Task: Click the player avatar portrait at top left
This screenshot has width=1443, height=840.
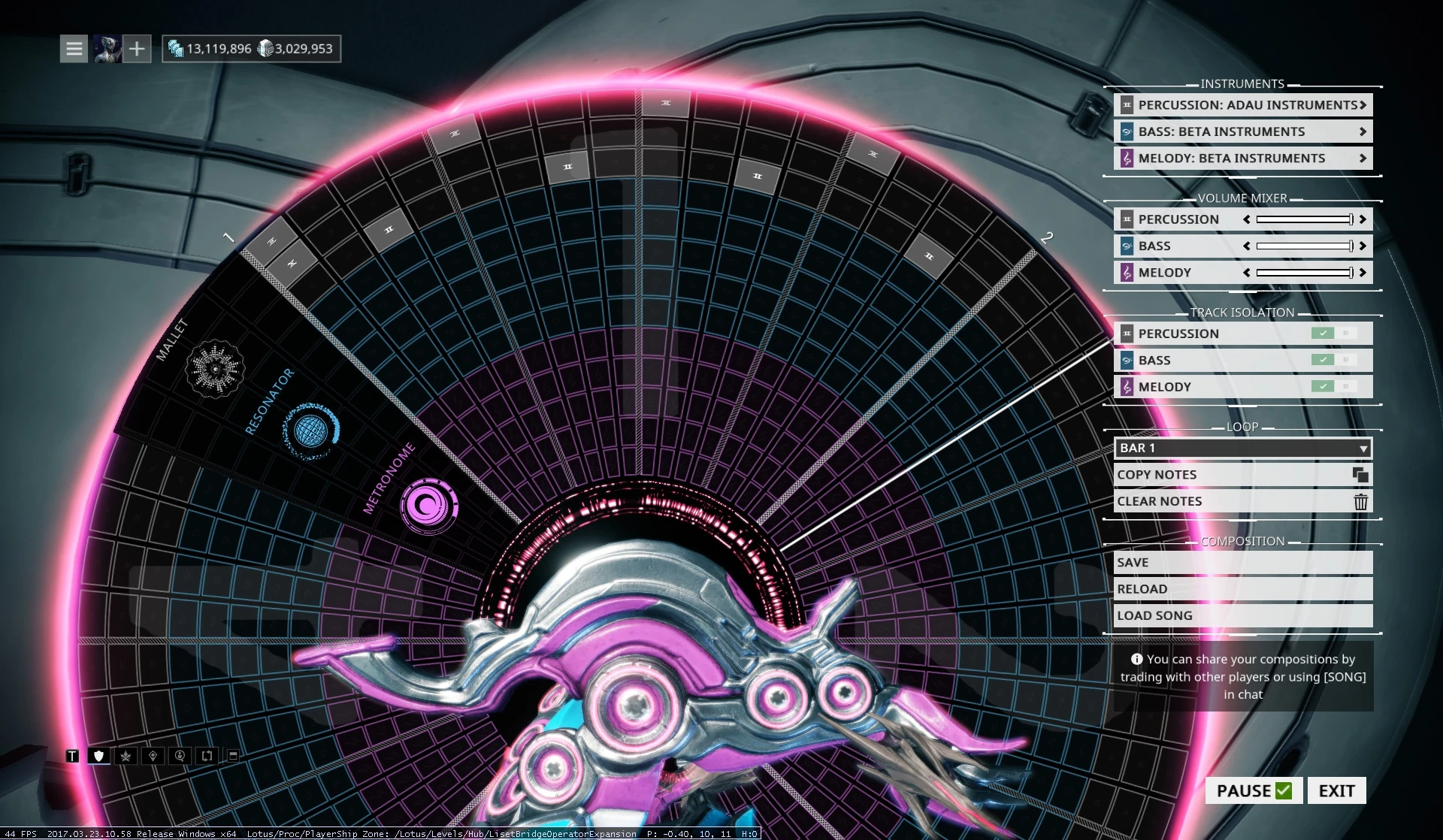Action: click(107, 48)
